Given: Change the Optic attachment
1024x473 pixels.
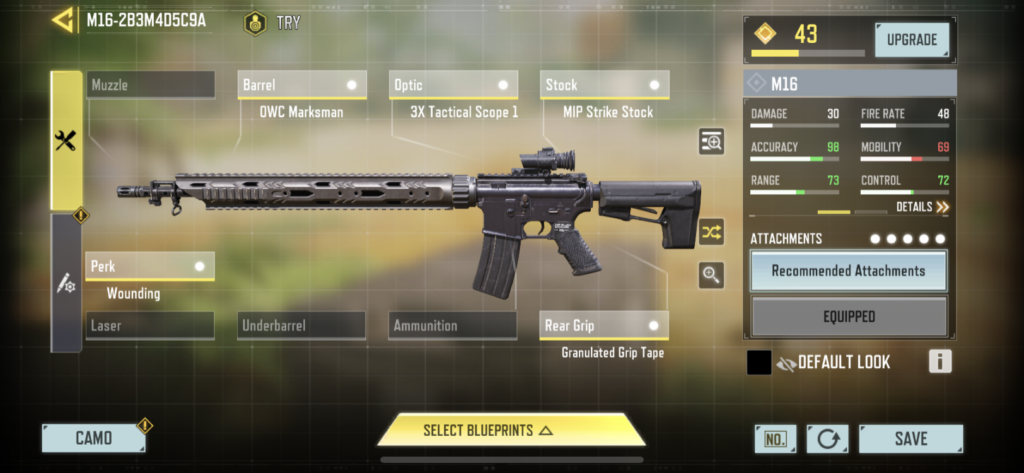Looking at the screenshot, I should tap(453, 85).
